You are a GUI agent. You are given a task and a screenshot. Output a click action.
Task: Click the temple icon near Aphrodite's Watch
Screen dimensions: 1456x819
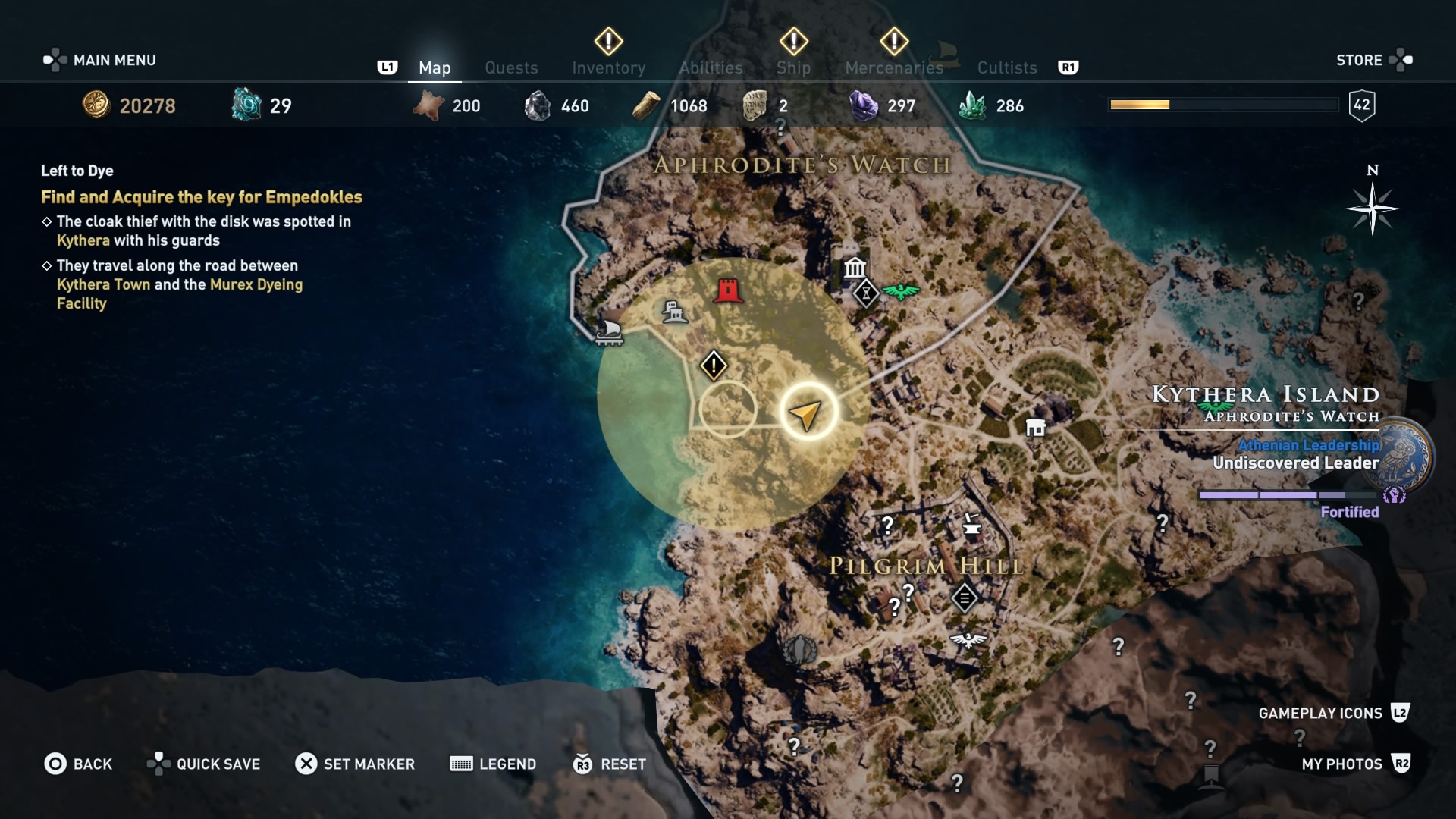click(855, 268)
